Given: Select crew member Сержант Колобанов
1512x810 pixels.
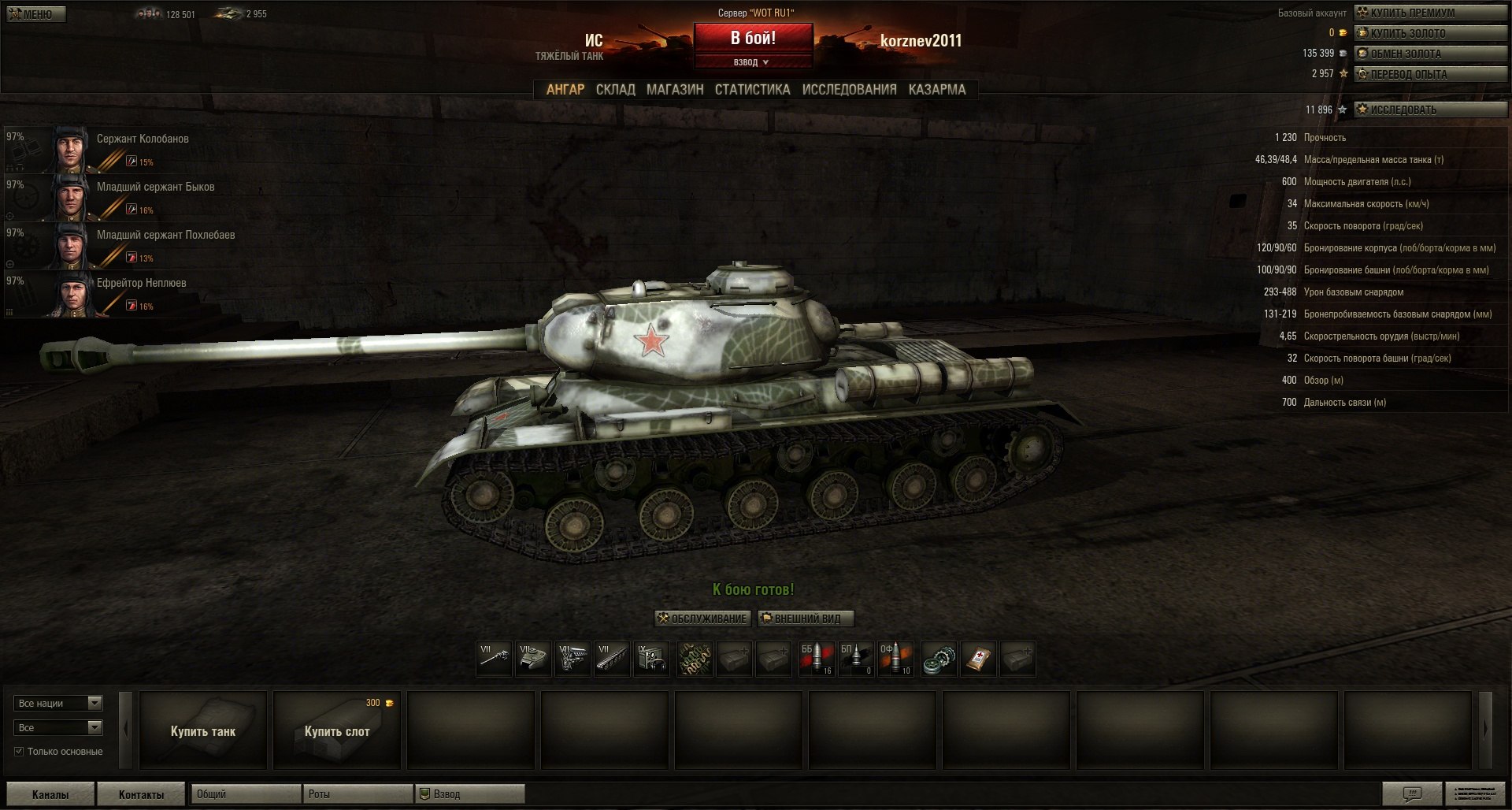Looking at the screenshot, I should click(x=142, y=139).
